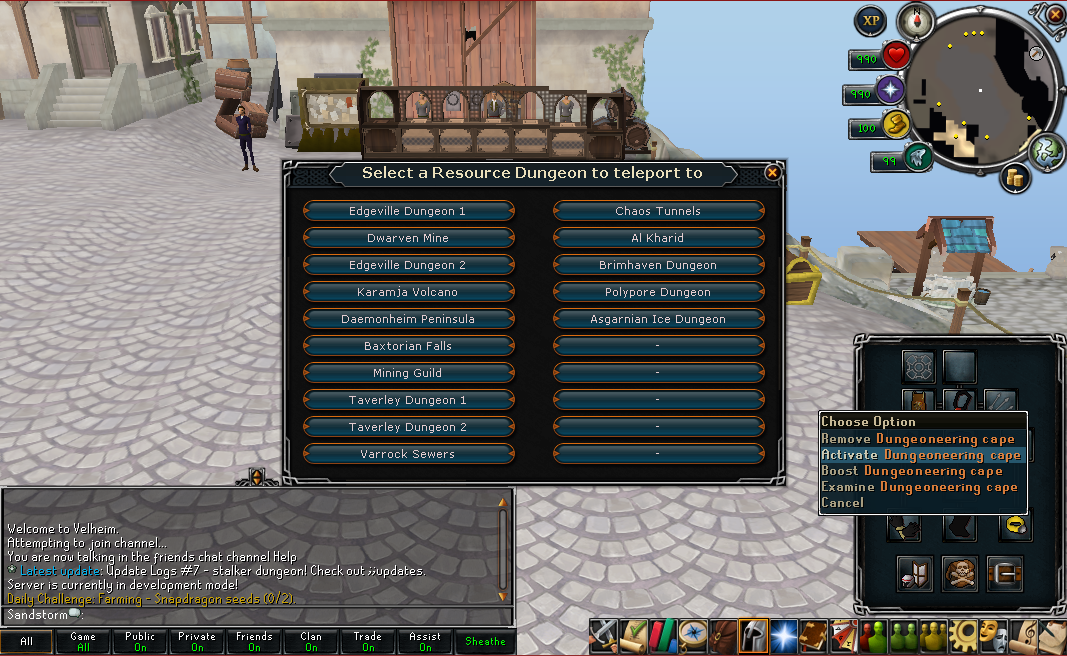The image size is (1067, 656).
Task: Teleport to Edgeville Dungeon 1
Action: pyautogui.click(x=408, y=211)
